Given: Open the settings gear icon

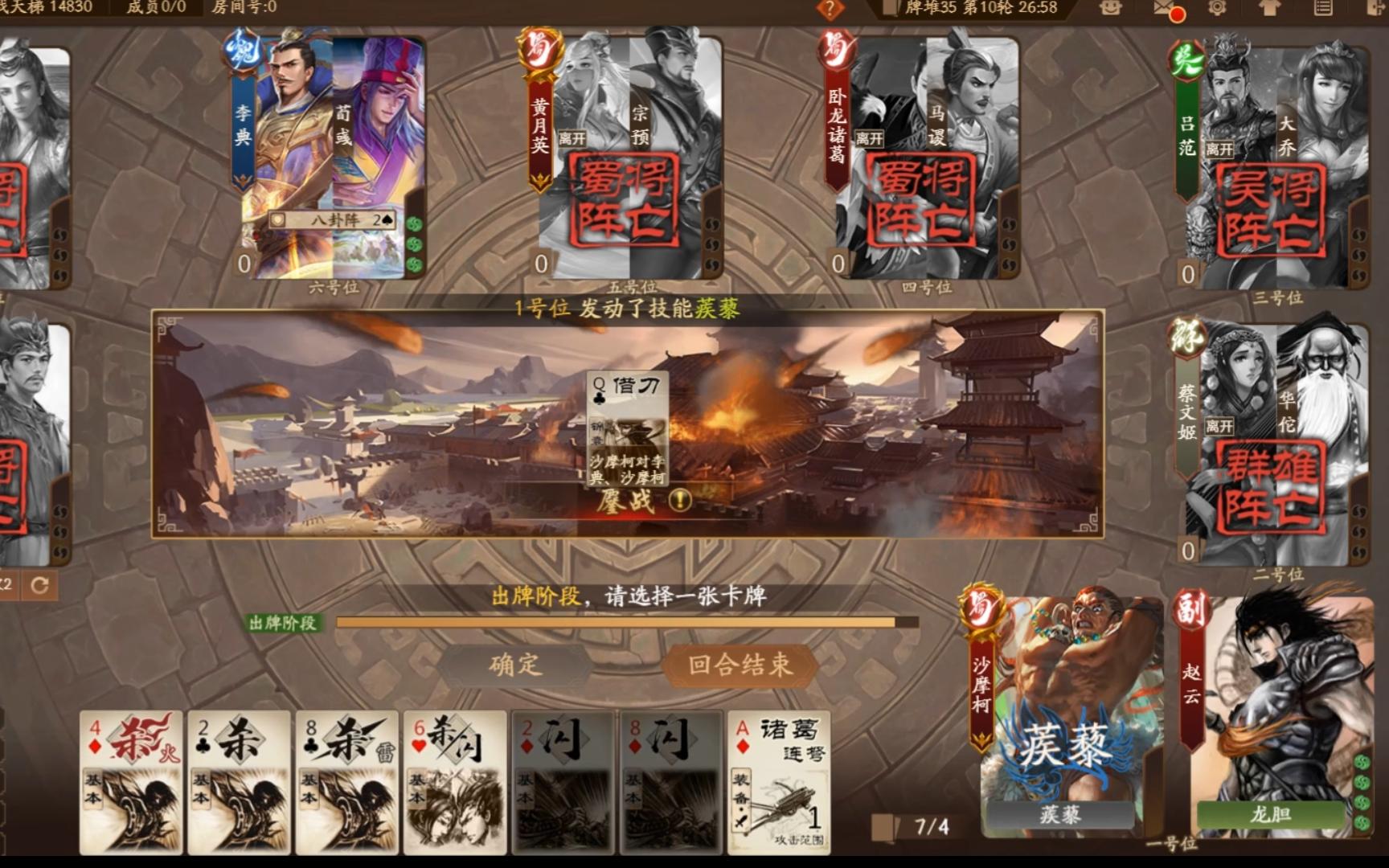Looking at the screenshot, I should tap(1219, 6).
